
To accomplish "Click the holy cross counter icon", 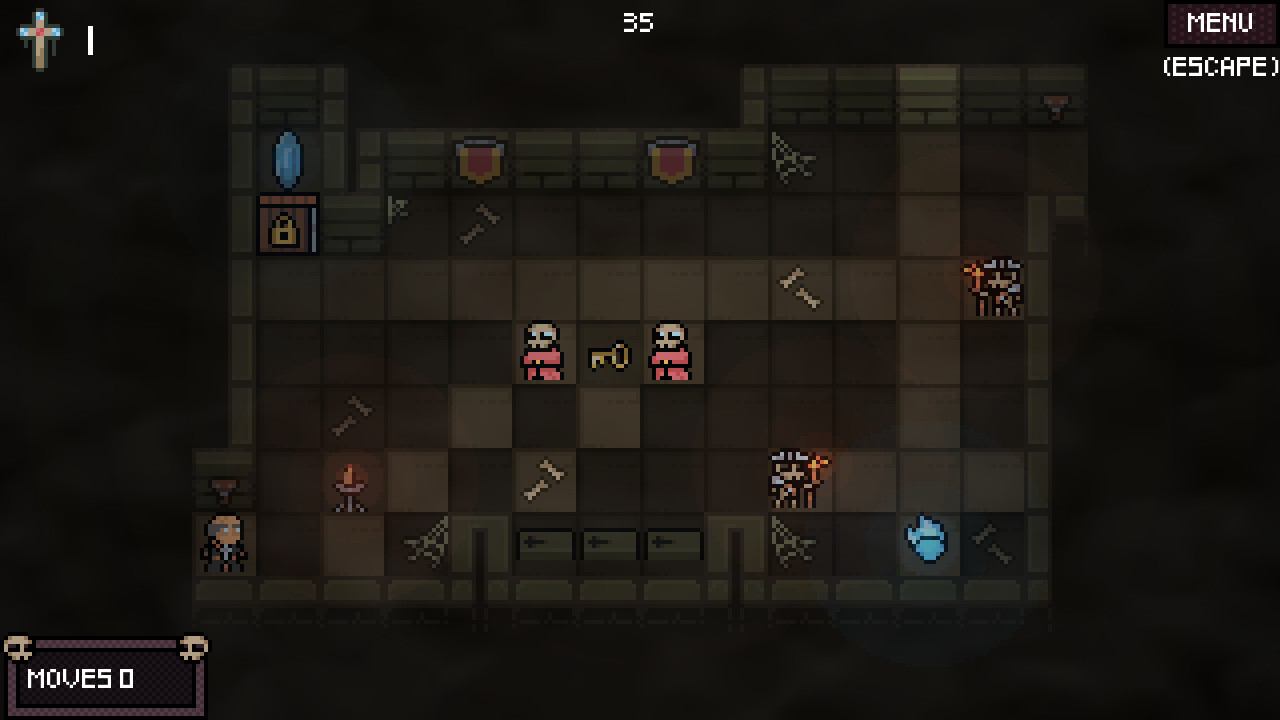I will pyautogui.click(x=39, y=31).
